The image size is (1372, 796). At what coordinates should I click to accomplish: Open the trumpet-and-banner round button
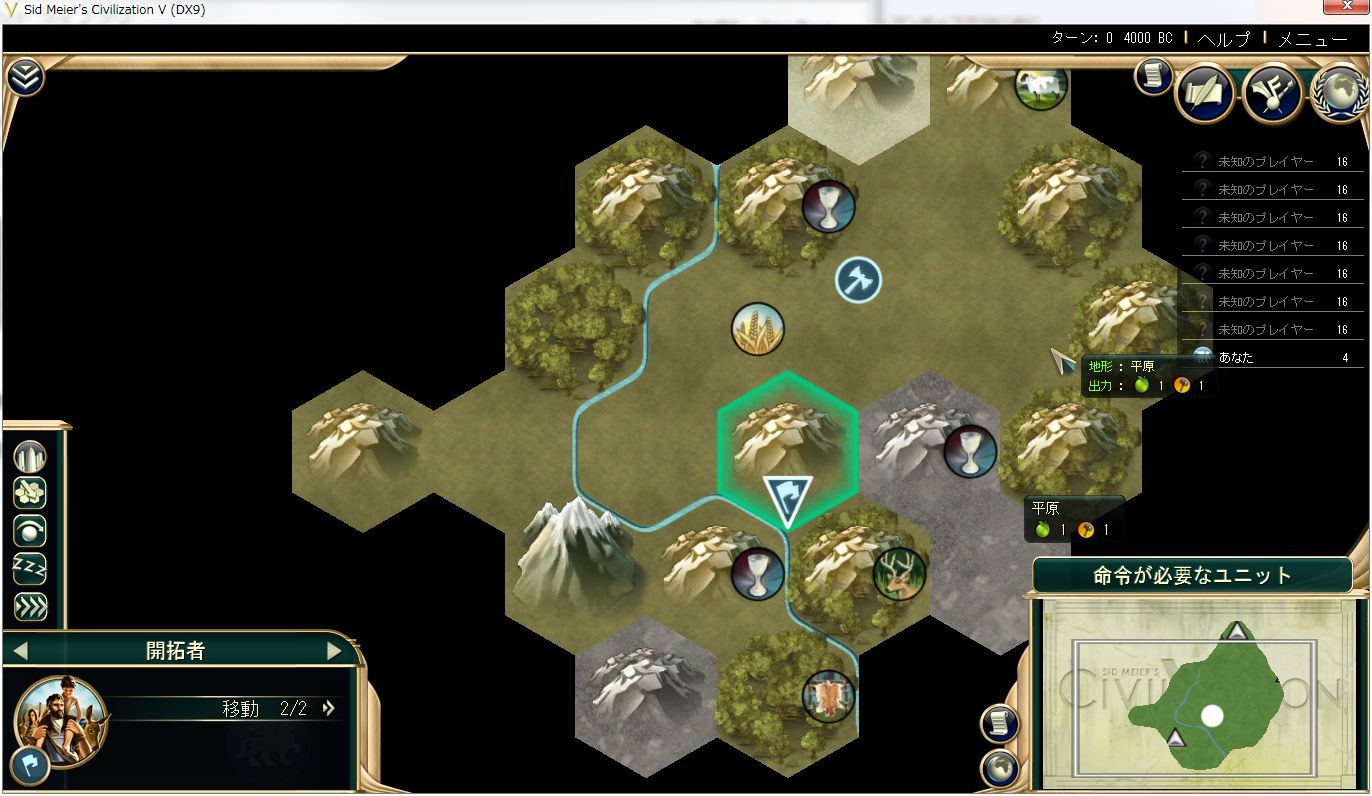(x=1272, y=94)
